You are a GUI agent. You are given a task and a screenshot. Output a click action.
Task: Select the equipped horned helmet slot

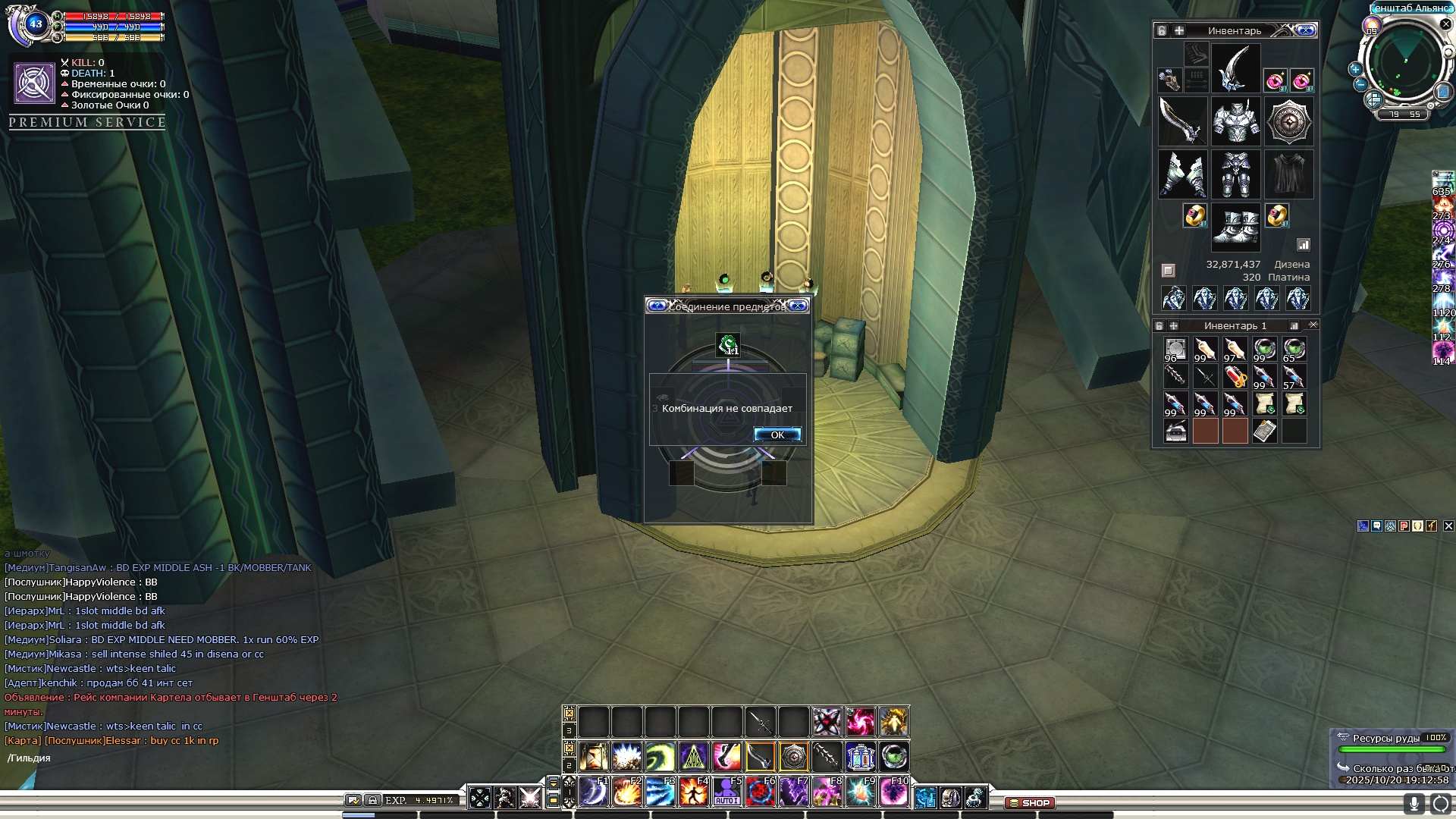1235,68
